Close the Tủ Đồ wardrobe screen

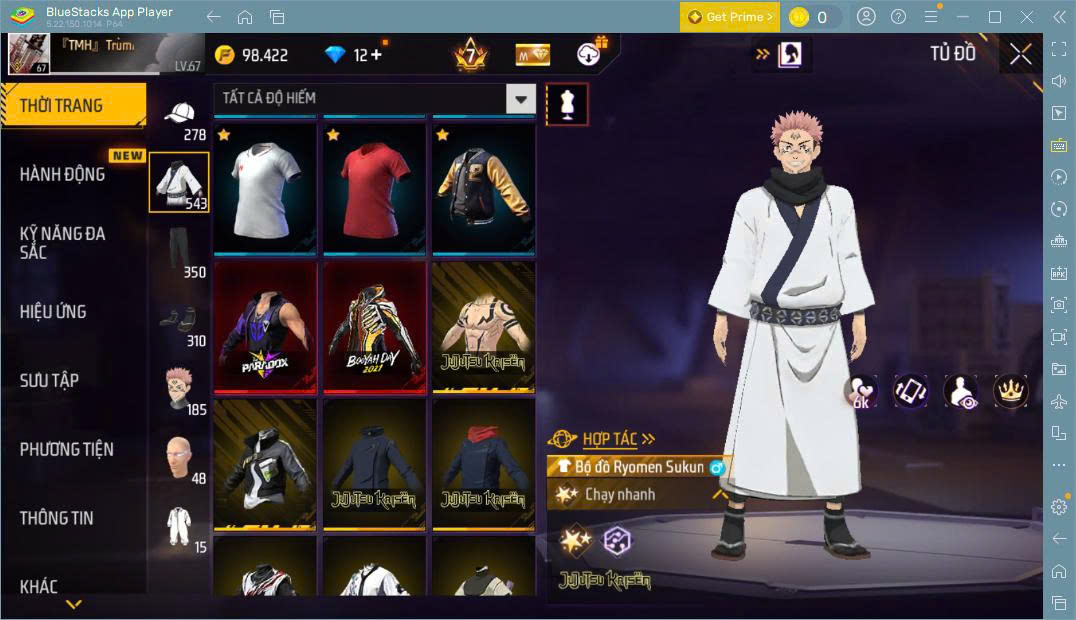click(1020, 55)
